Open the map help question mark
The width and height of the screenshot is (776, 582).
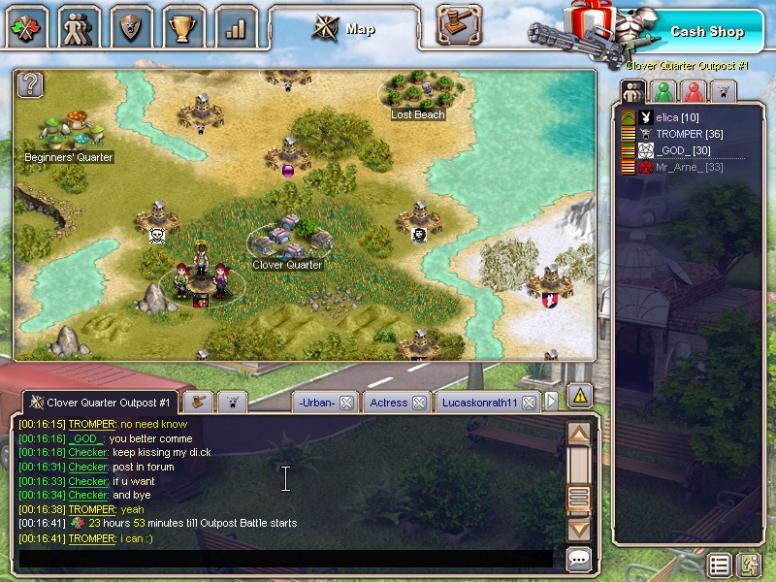(30, 84)
